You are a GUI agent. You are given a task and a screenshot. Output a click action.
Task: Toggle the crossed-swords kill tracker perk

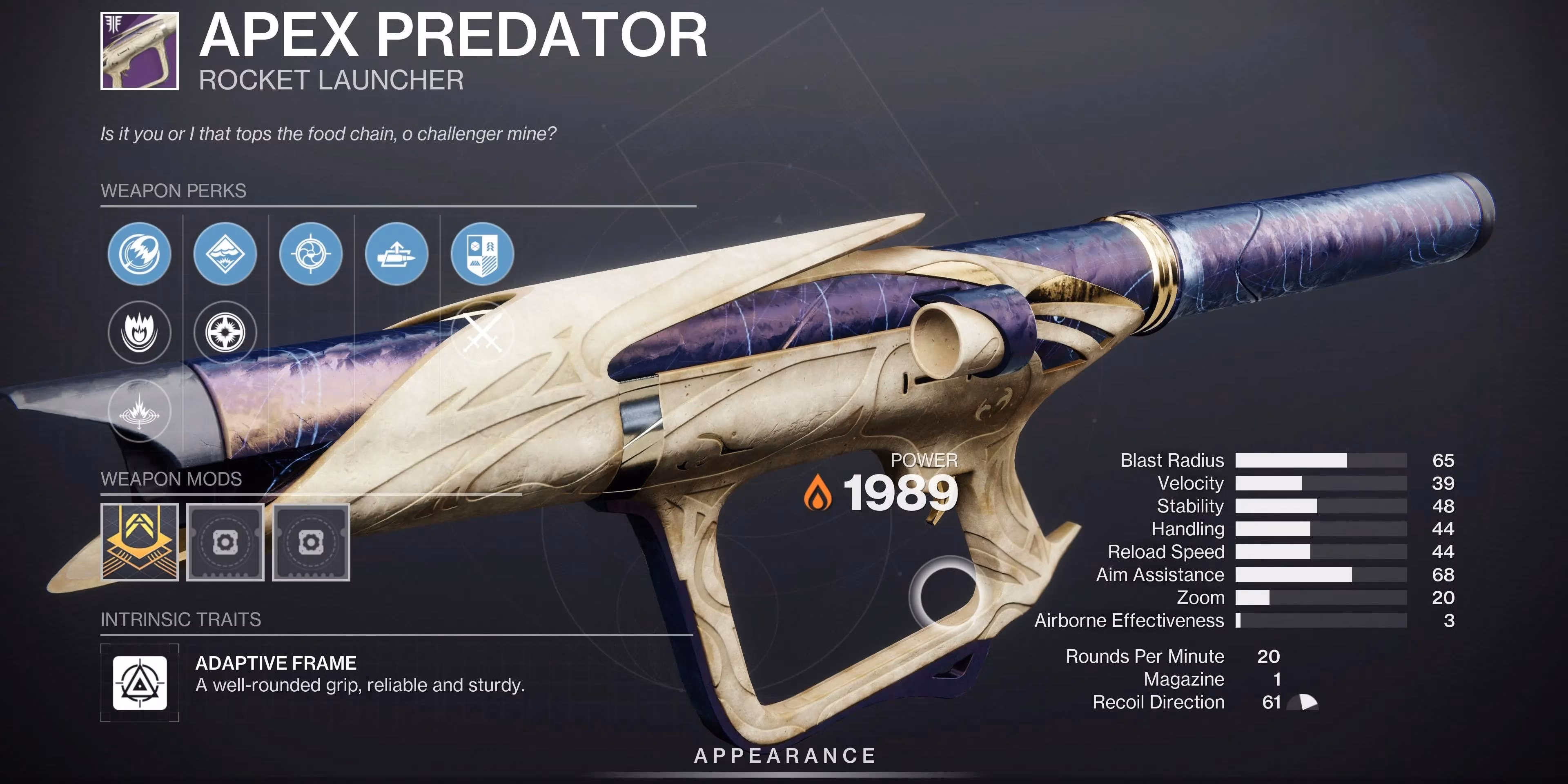point(481,332)
